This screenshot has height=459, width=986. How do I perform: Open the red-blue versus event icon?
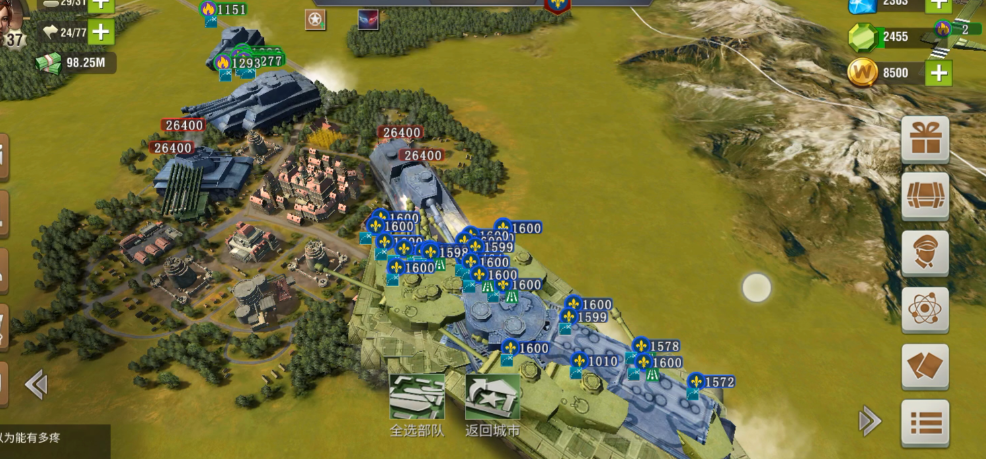point(368,20)
